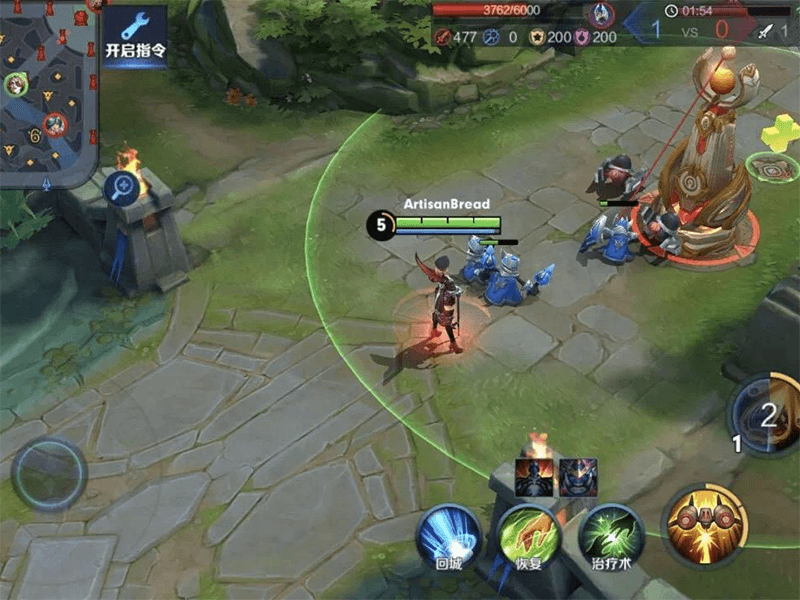Click the 开启指令 wrench button
Viewport: 800px width, 600px height.
pos(135,35)
